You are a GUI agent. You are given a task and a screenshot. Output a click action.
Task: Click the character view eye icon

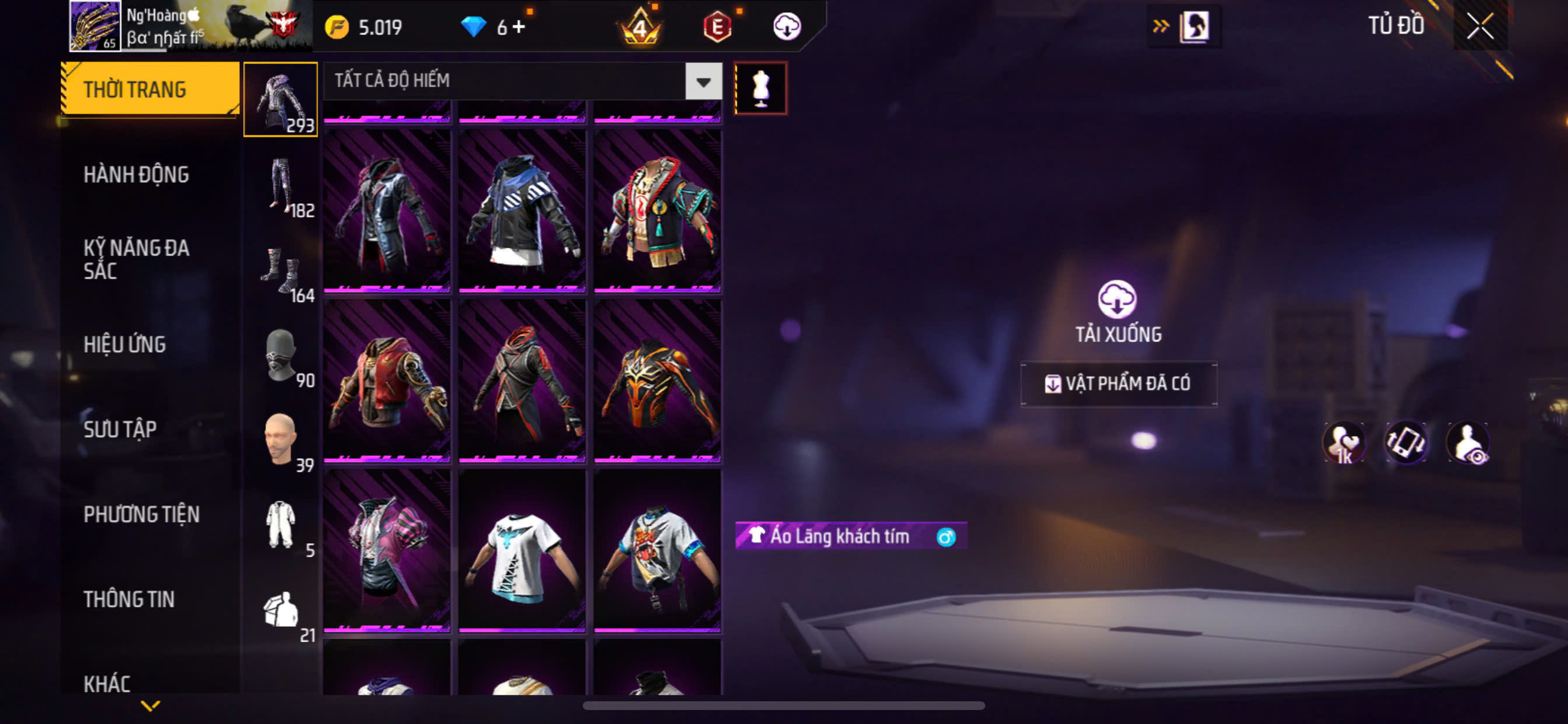1468,442
